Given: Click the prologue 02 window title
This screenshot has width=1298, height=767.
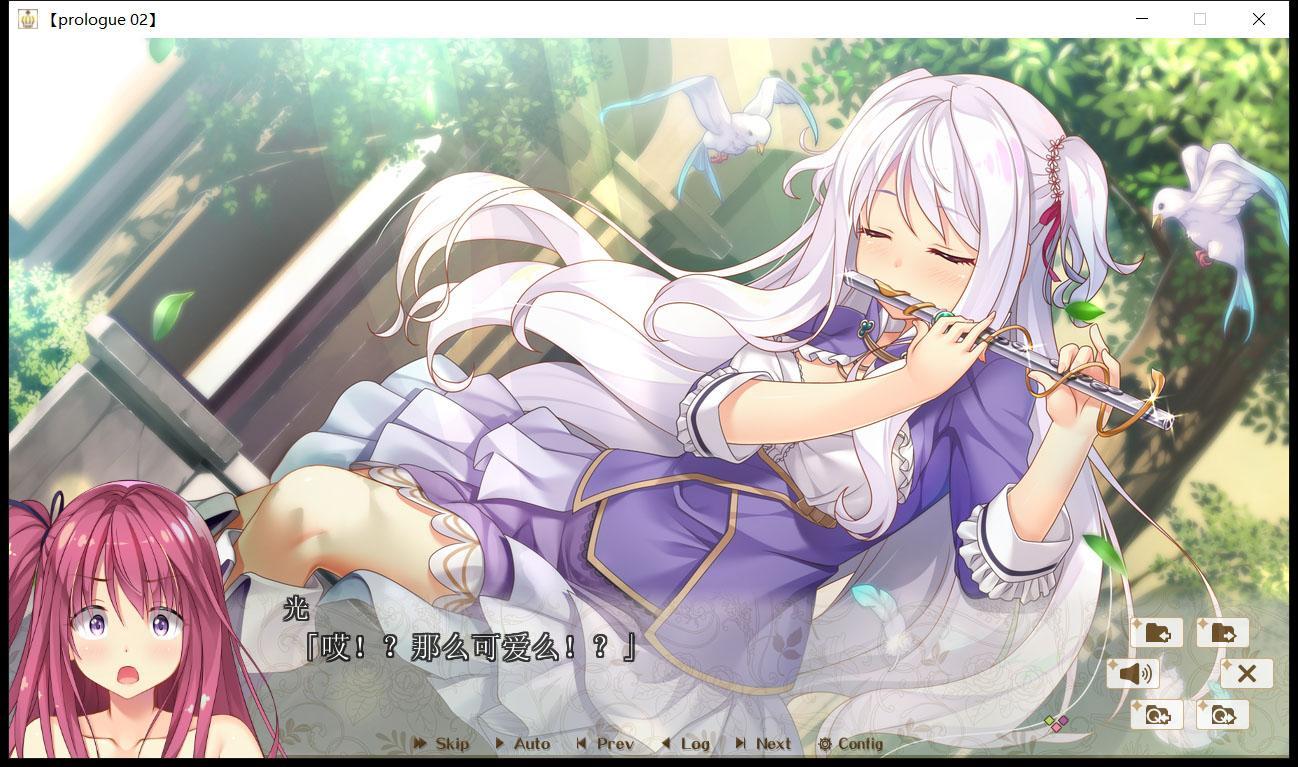Looking at the screenshot, I should coord(103,18).
